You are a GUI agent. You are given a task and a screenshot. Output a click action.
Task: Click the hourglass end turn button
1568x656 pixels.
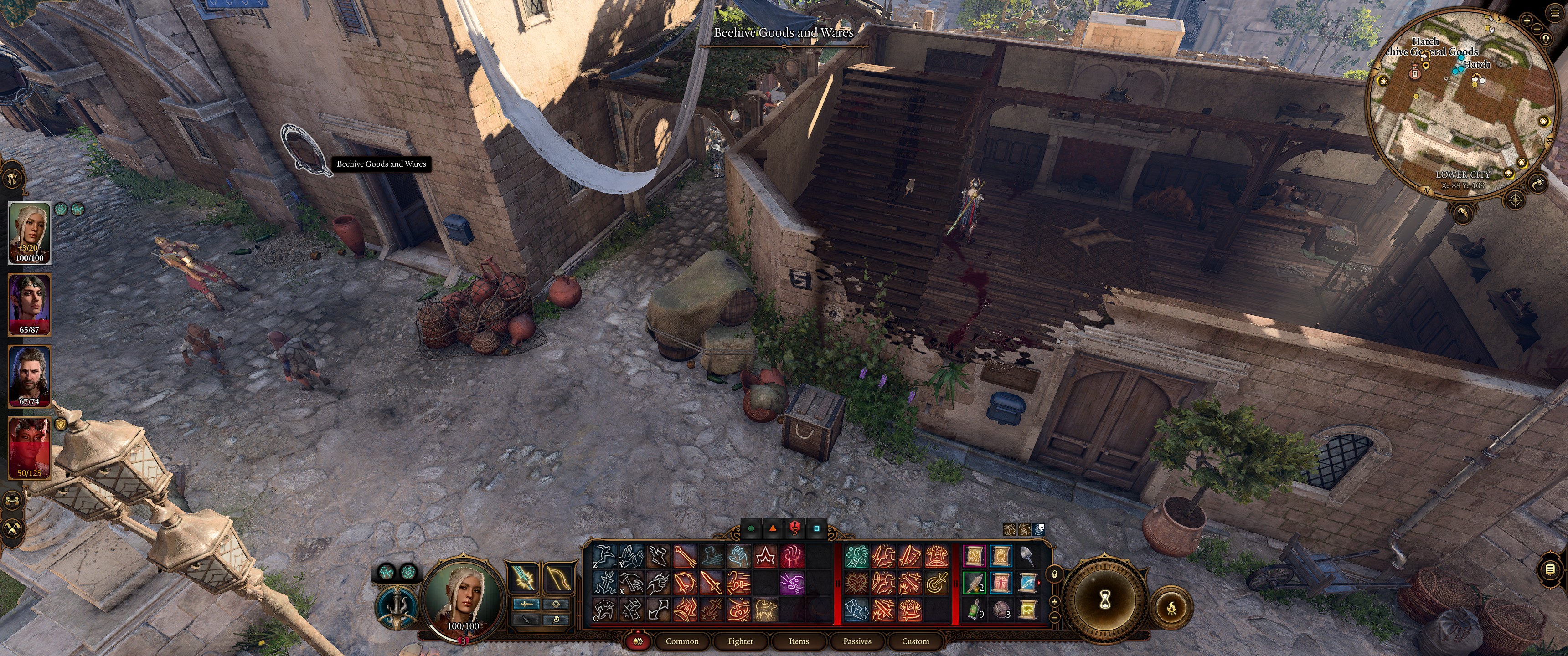(x=1105, y=600)
